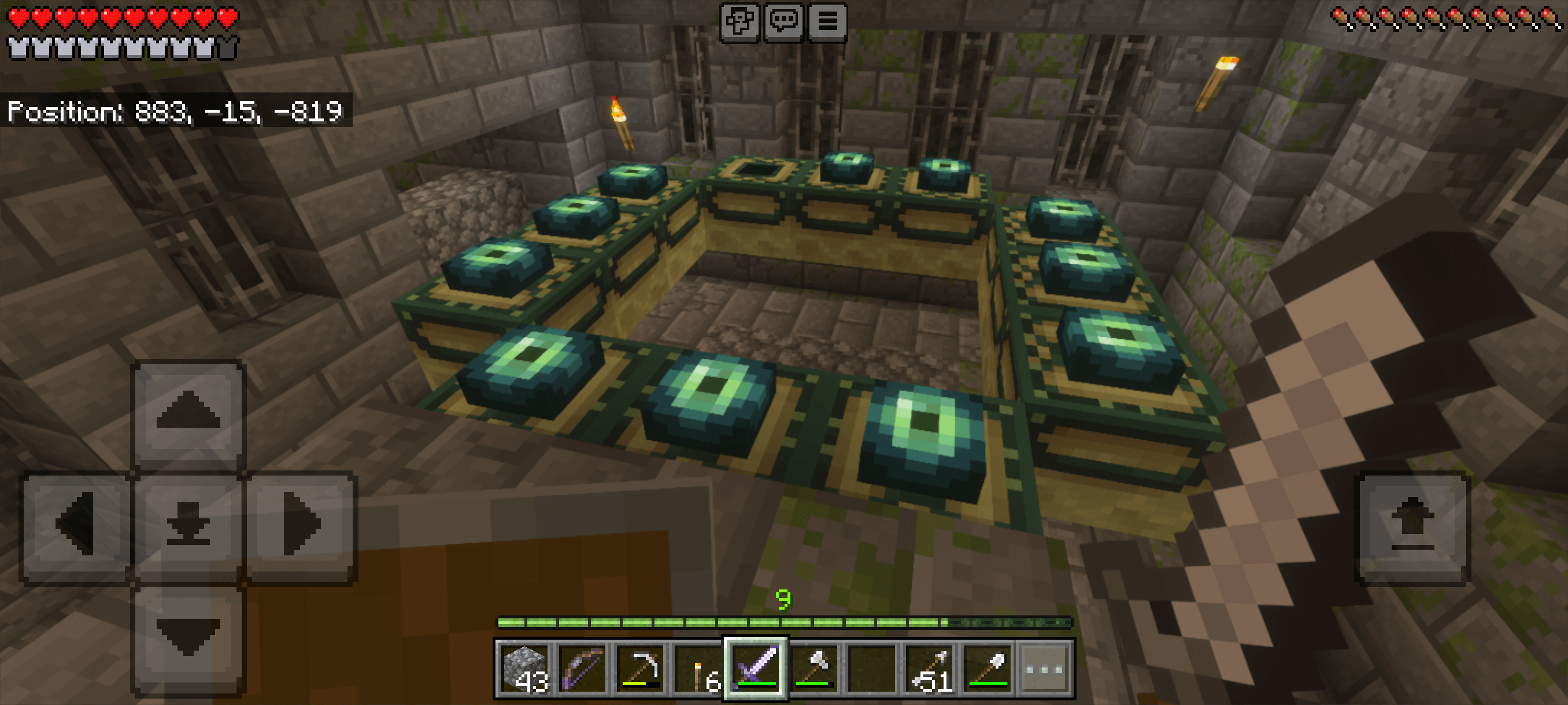Select the enchanted sword hotbar slot

756,669
